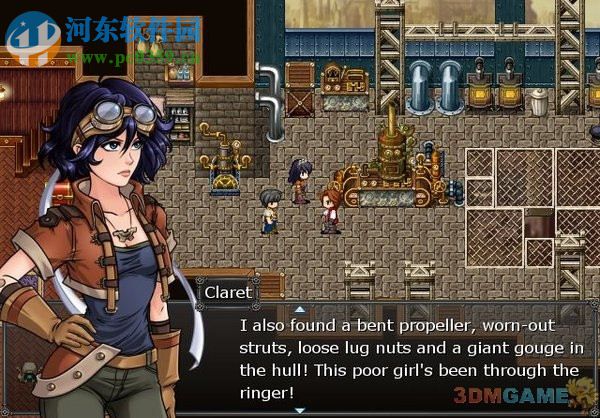600x418 pixels.
Task: Click the up arrow above the dialogue text
Action: click(299, 310)
